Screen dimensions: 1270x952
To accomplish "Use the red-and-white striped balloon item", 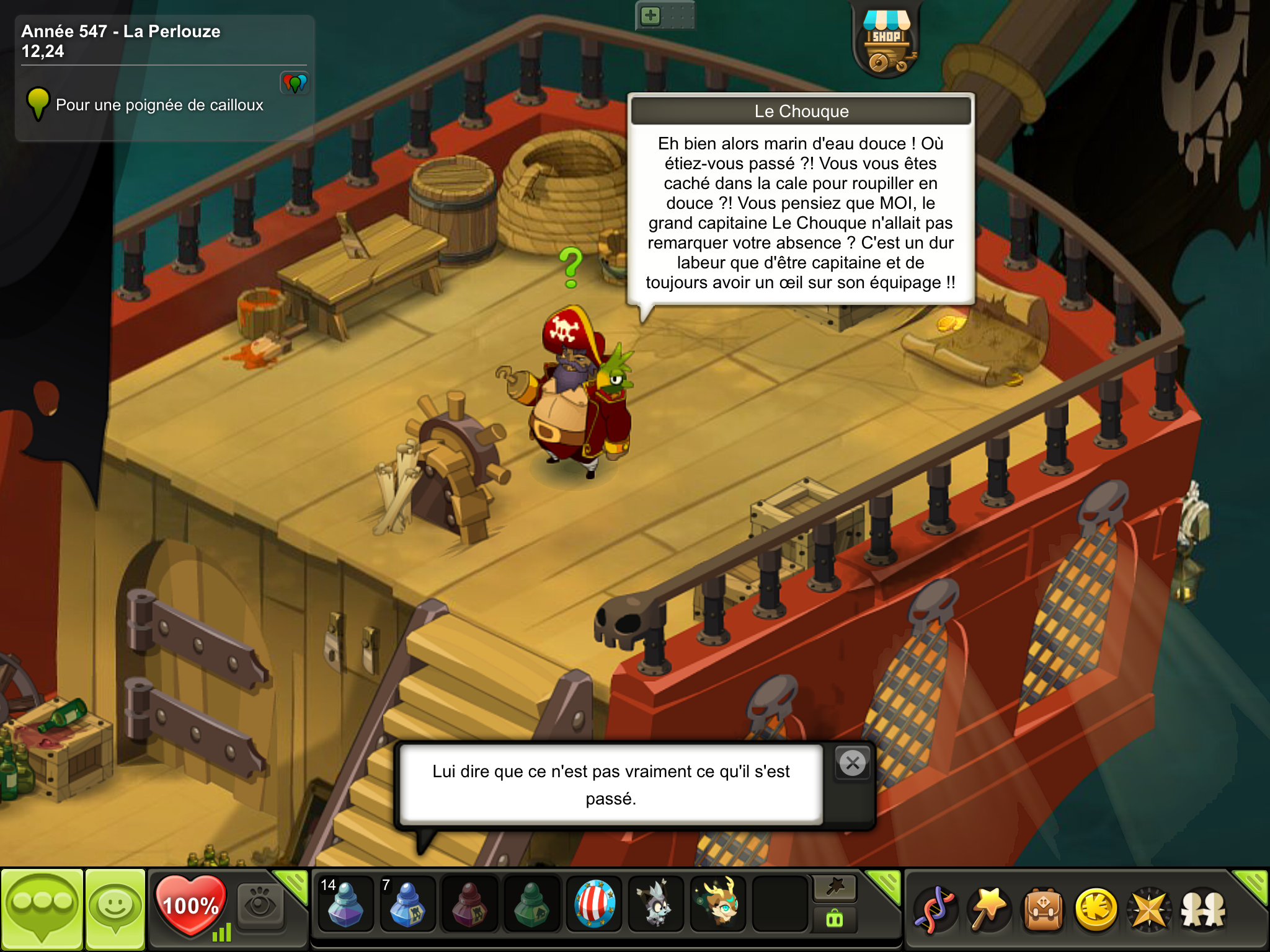I will click(595, 904).
